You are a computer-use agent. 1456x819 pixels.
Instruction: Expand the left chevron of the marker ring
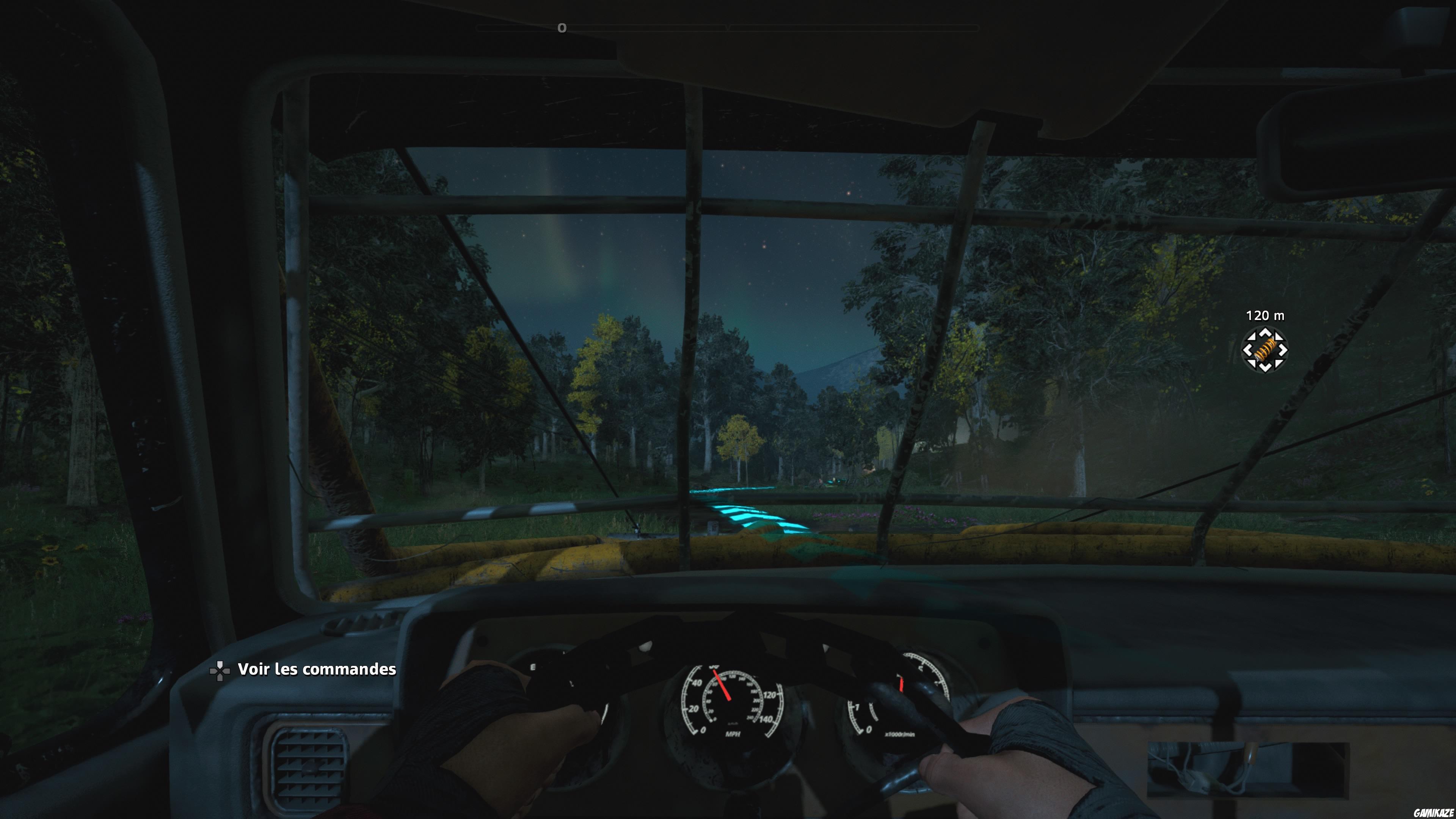(1247, 349)
